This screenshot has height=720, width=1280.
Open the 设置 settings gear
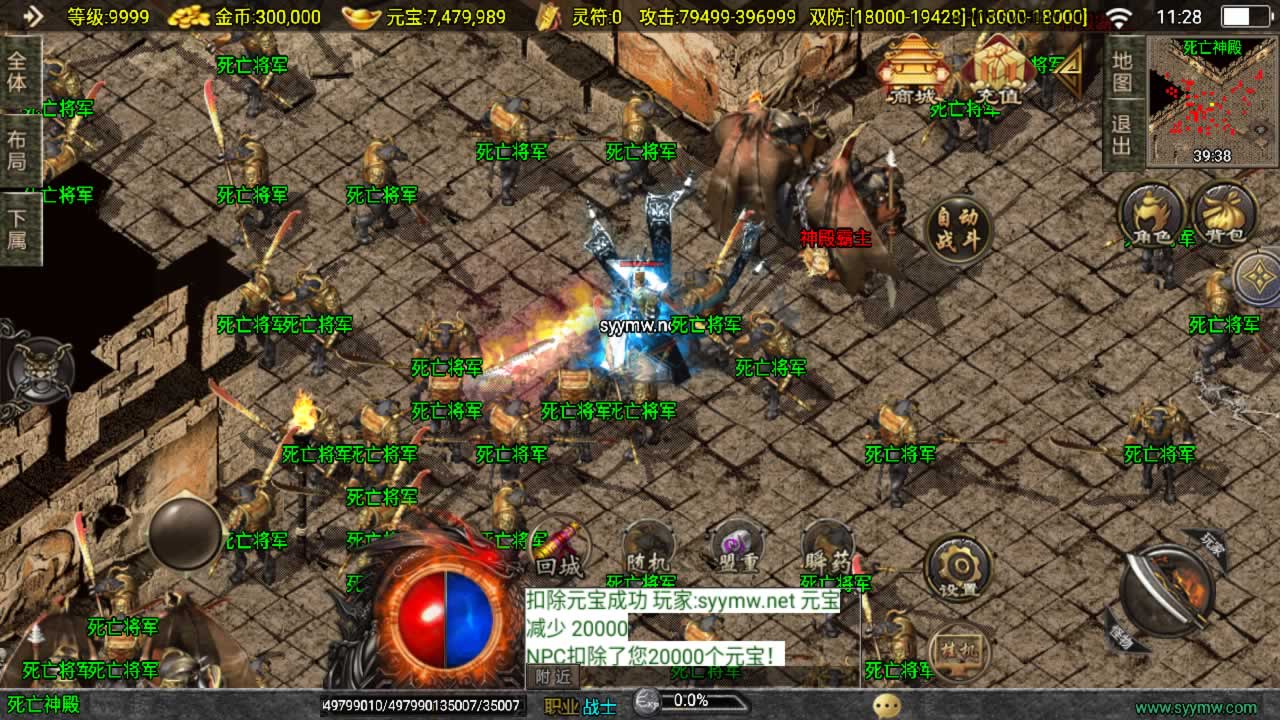pos(958,569)
